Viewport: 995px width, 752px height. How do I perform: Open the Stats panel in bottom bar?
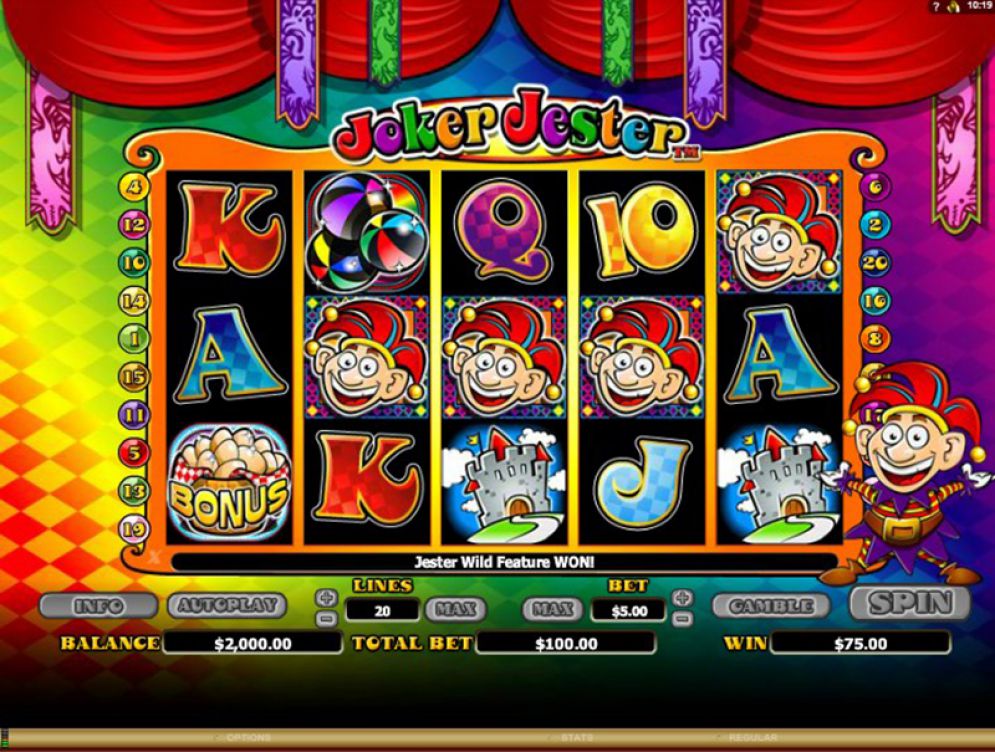575,738
